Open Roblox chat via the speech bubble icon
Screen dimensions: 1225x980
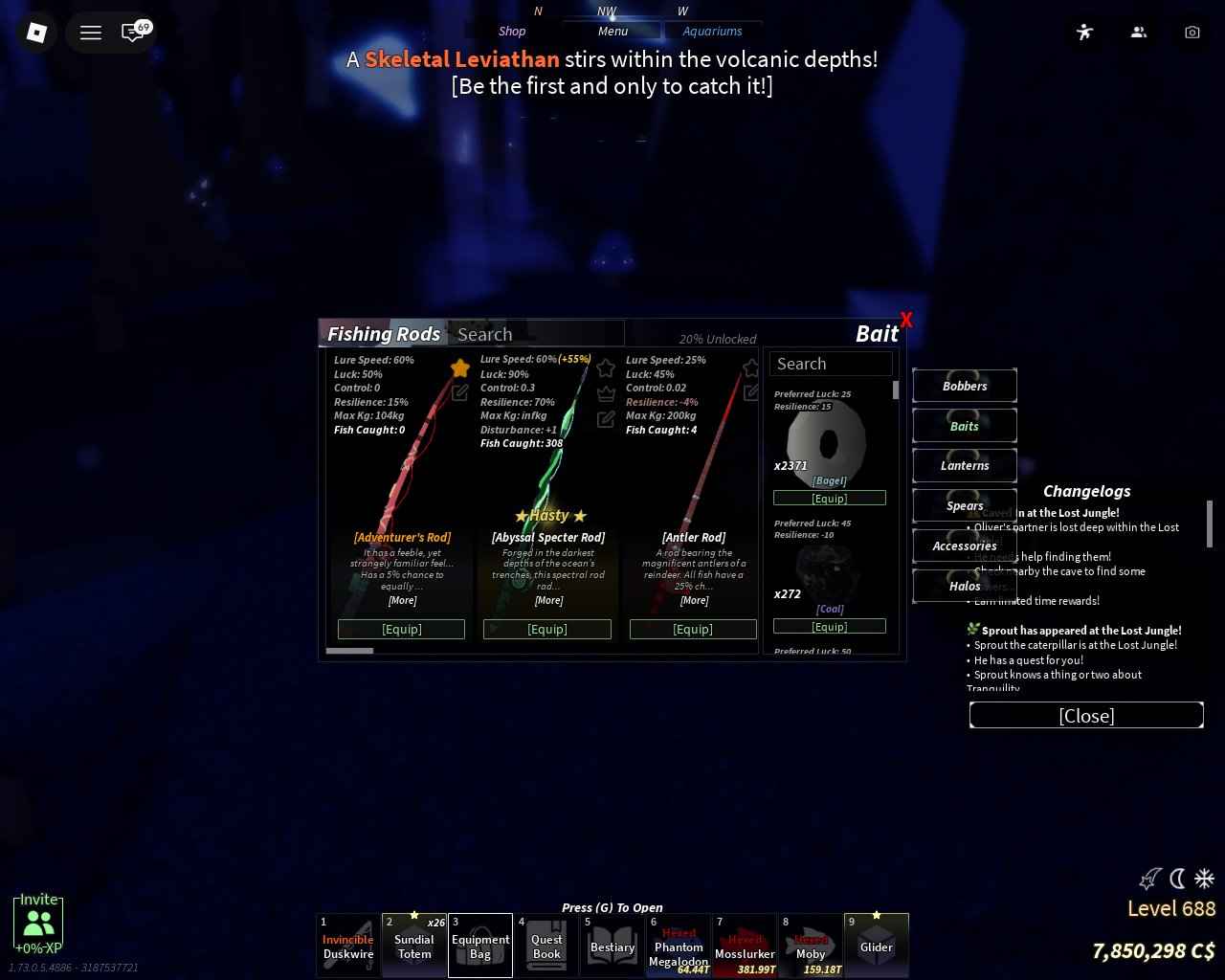(x=132, y=32)
